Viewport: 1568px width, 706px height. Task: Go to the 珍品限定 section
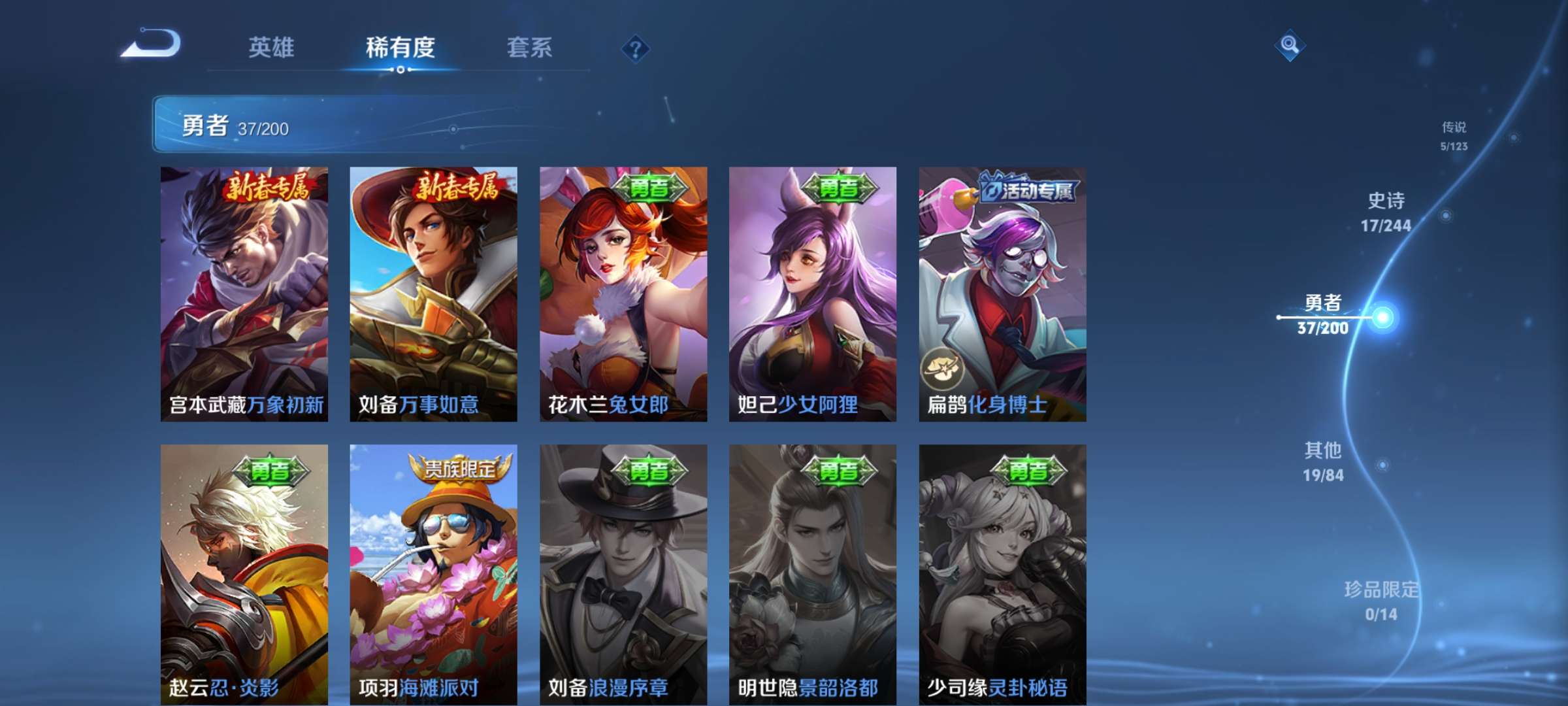coord(1381,600)
